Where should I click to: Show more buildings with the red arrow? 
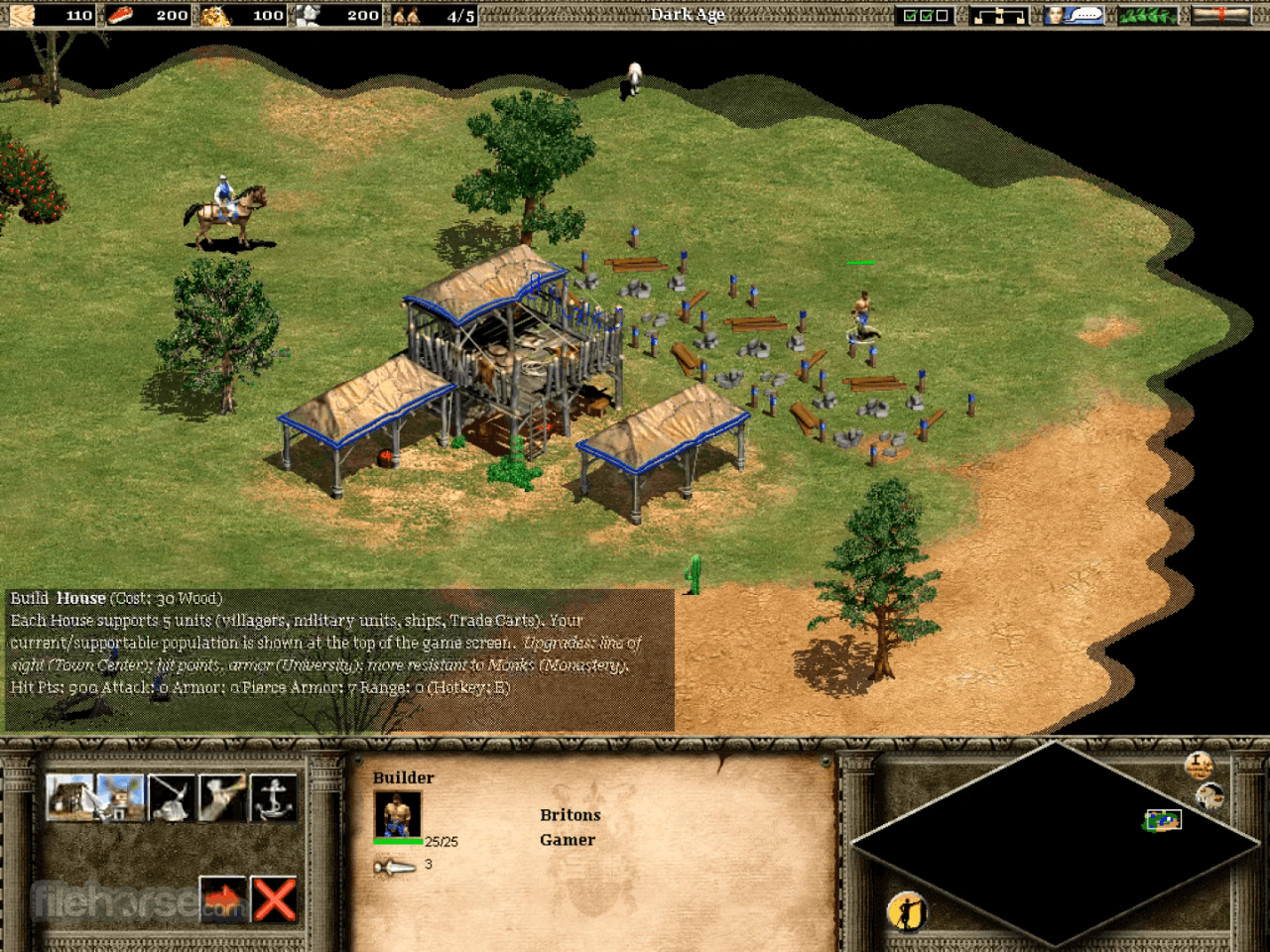tap(223, 900)
